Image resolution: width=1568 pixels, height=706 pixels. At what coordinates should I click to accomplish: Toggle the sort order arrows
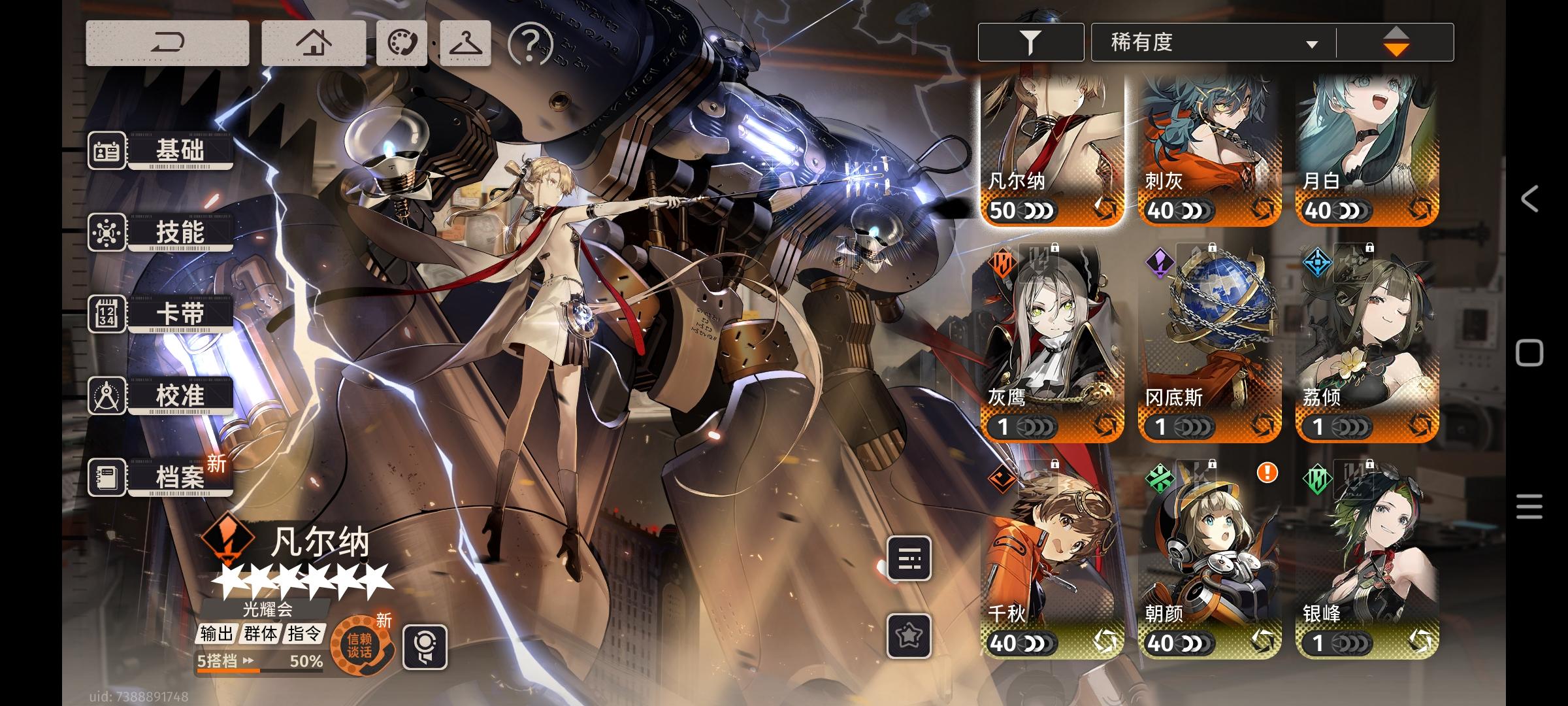1396,42
